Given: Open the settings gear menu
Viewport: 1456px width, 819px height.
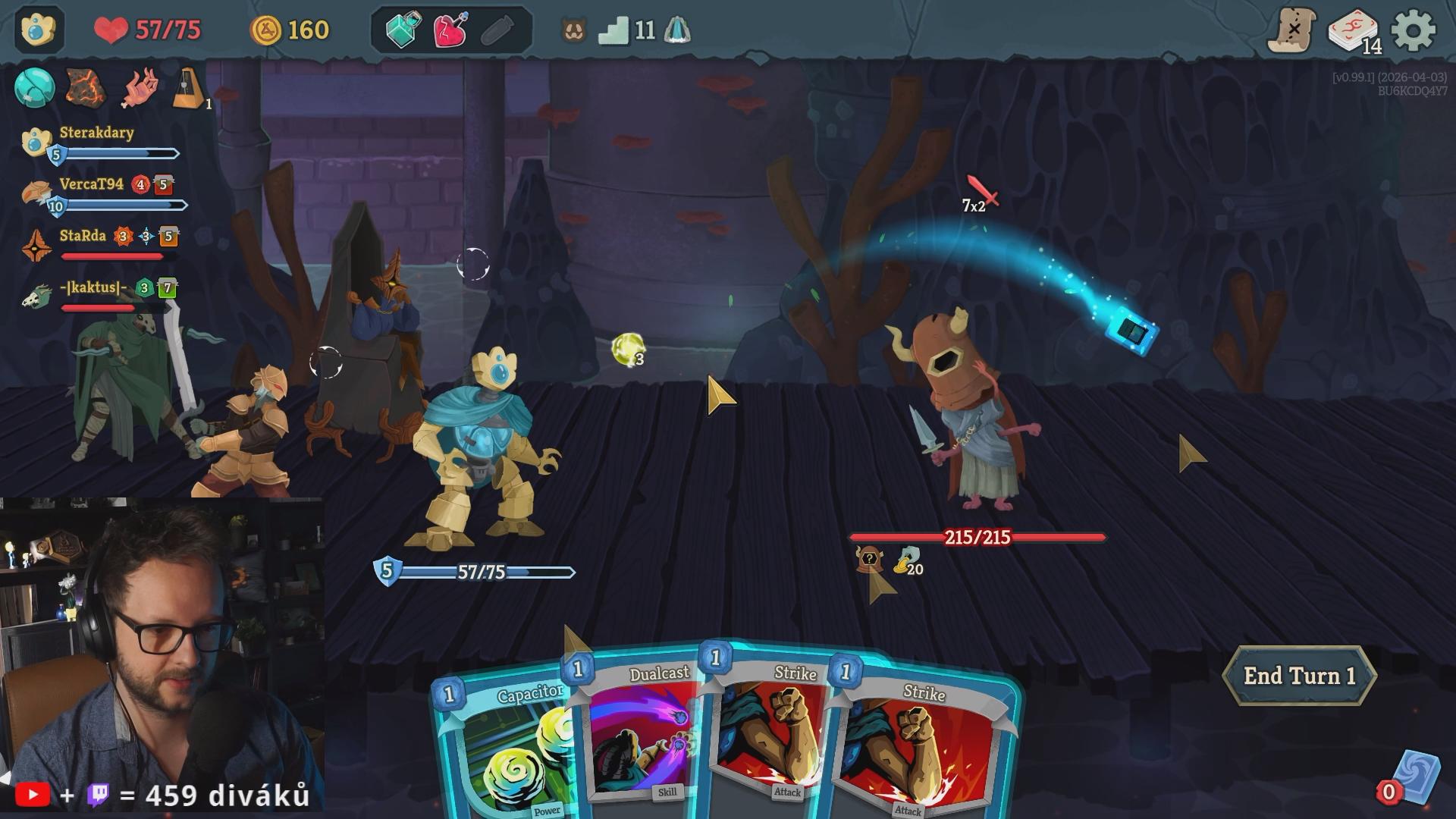Looking at the screenshot, I should (1413, 31).
